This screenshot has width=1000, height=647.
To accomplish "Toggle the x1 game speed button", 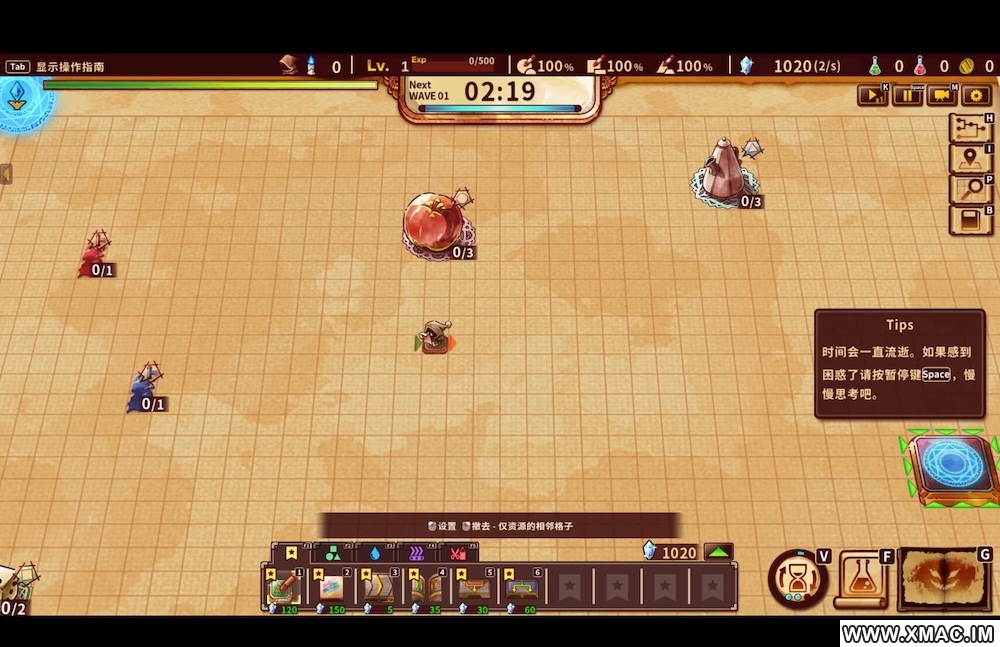I will (x=872, y=96).
